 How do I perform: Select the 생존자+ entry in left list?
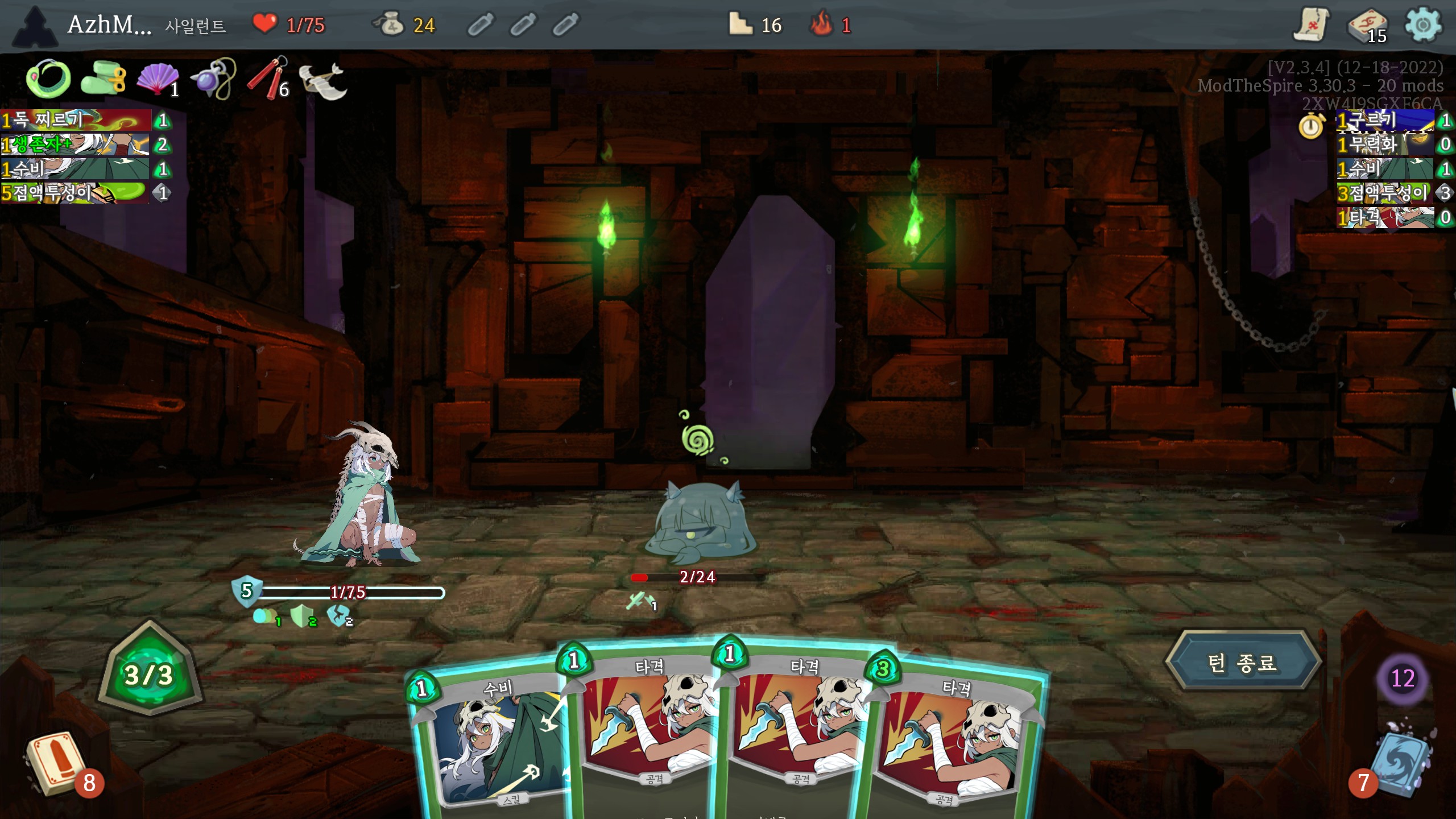tap(75, 144)
